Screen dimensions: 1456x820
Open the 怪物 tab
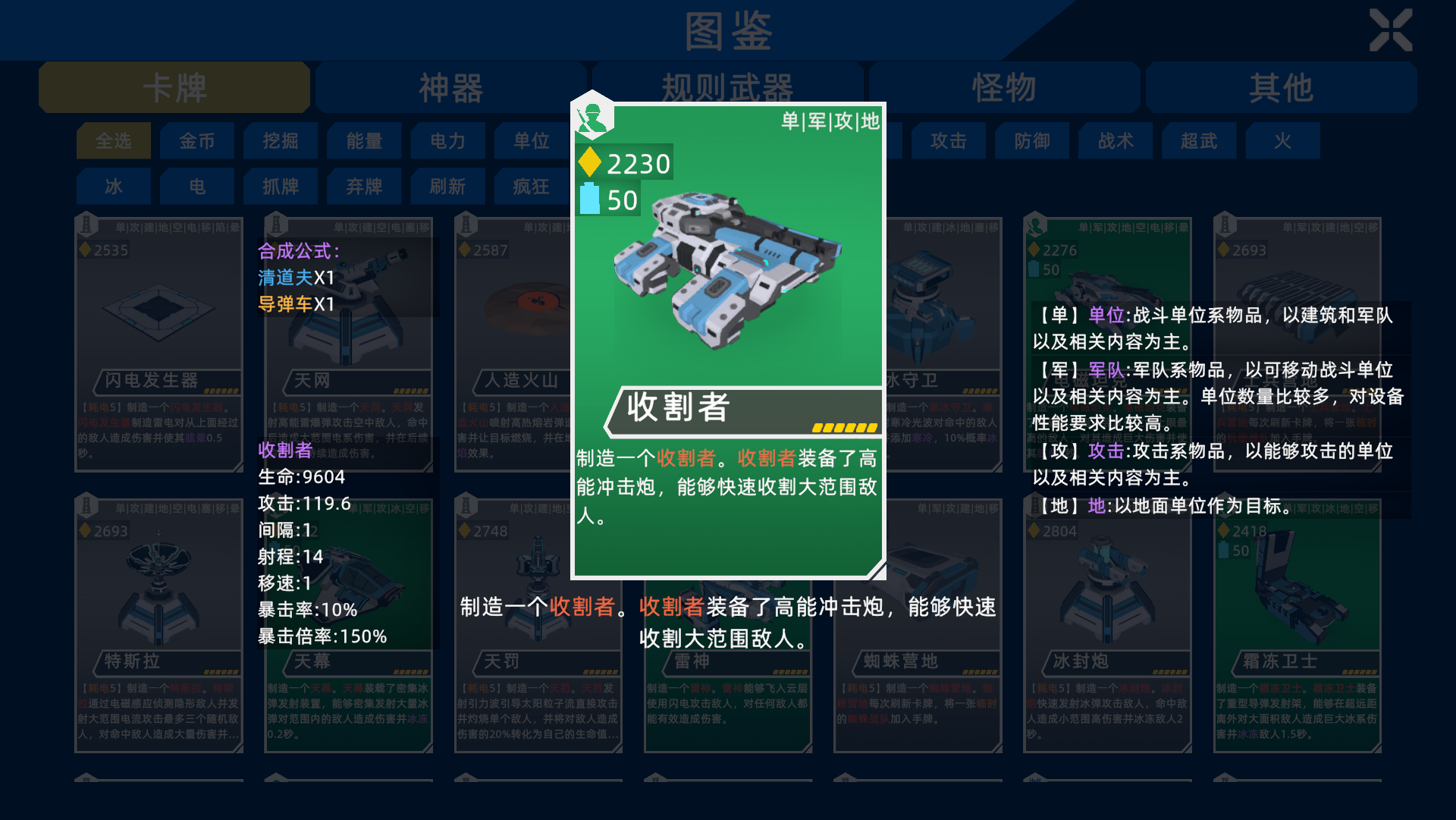click(1003, 87)
